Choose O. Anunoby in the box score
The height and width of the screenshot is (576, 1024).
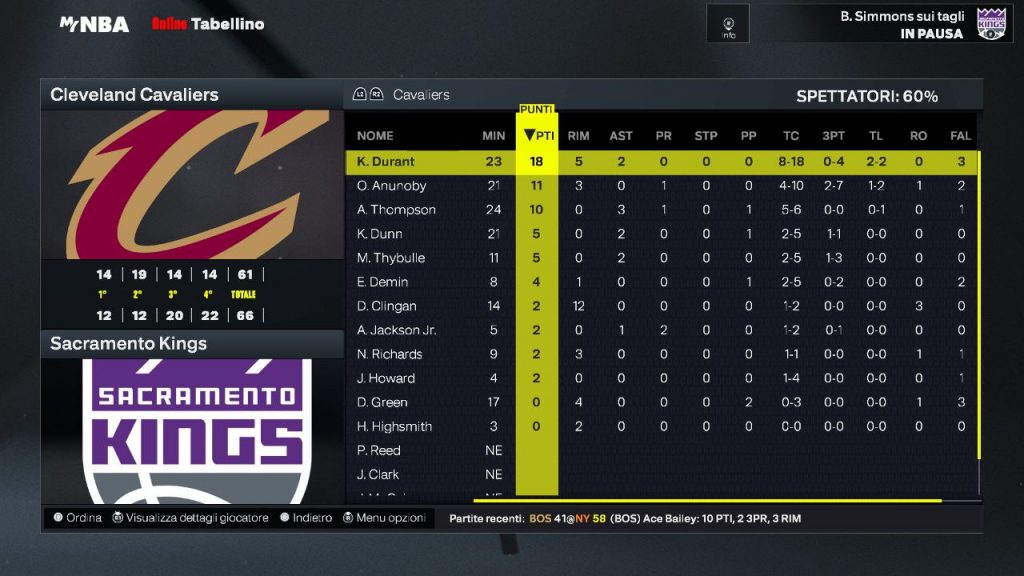click(x=391, y=186)
